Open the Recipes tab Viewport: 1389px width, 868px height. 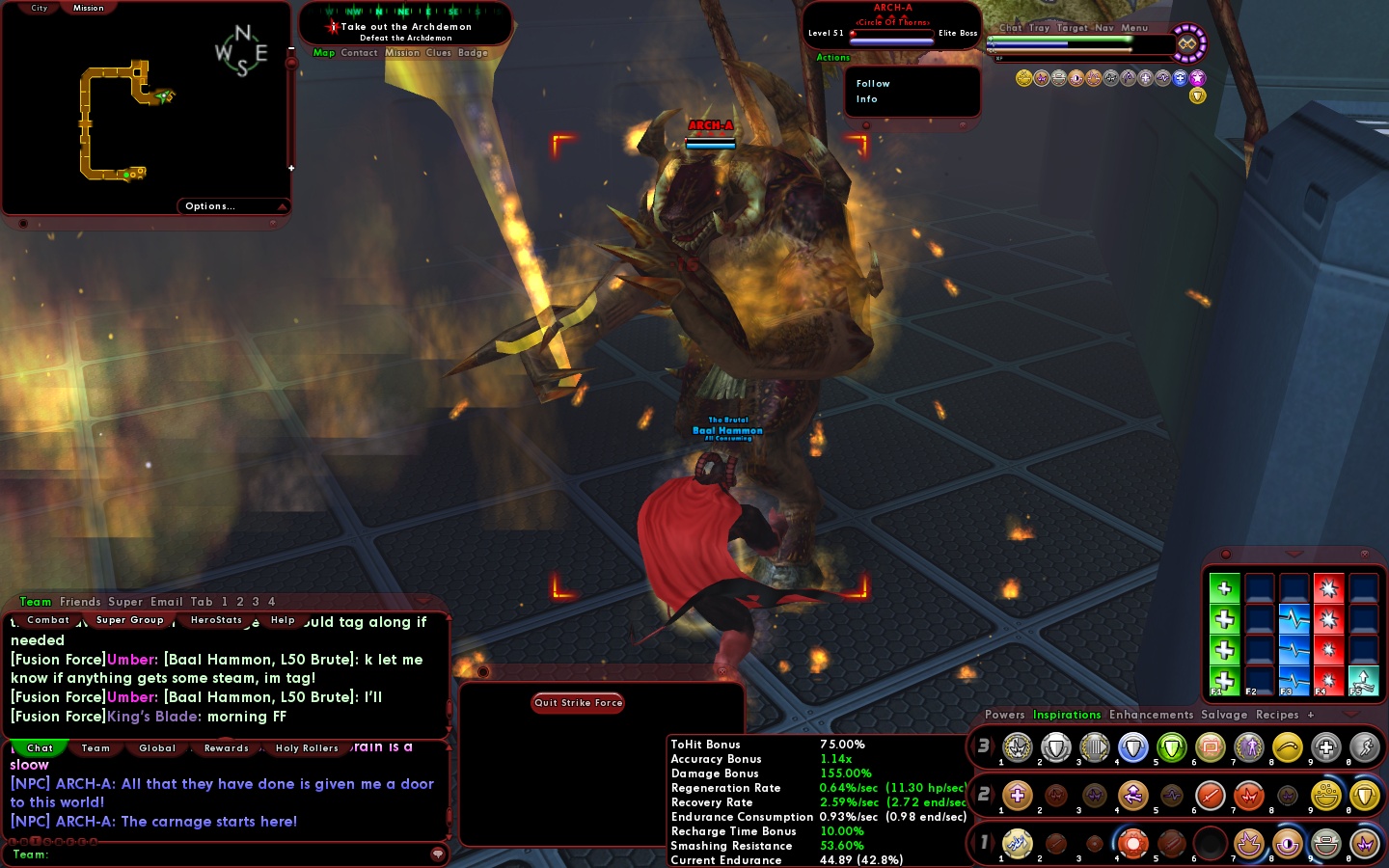tap(1277, 715)
